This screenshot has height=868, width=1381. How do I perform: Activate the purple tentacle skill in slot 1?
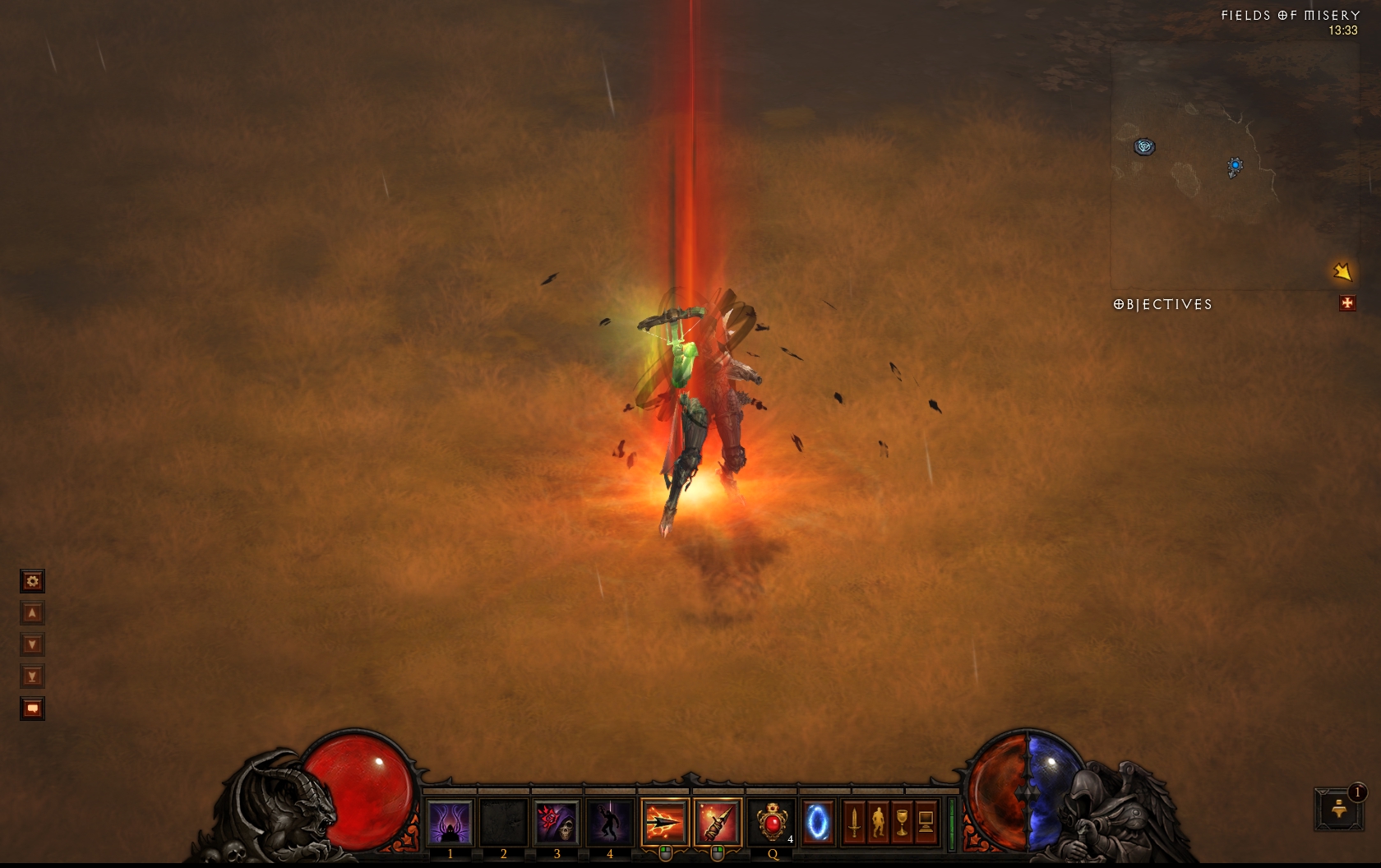pos(450,822)
